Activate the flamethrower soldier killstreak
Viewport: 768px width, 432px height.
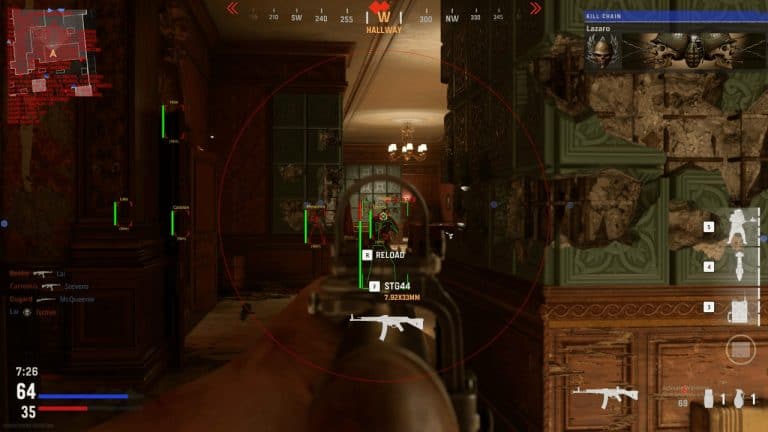coord(739,230)
